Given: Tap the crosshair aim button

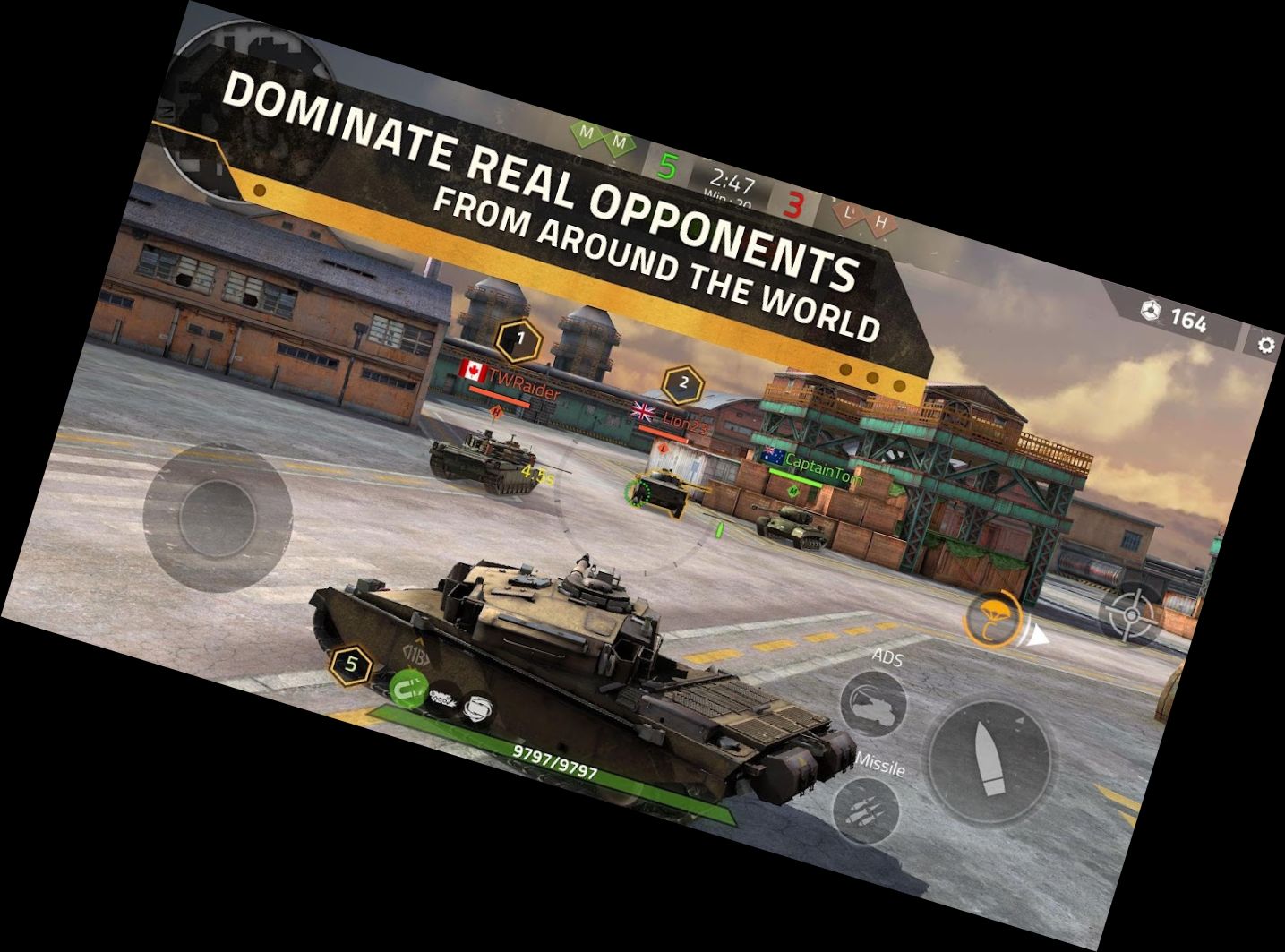Looking at the screenshot, I should coord(1132,615).
